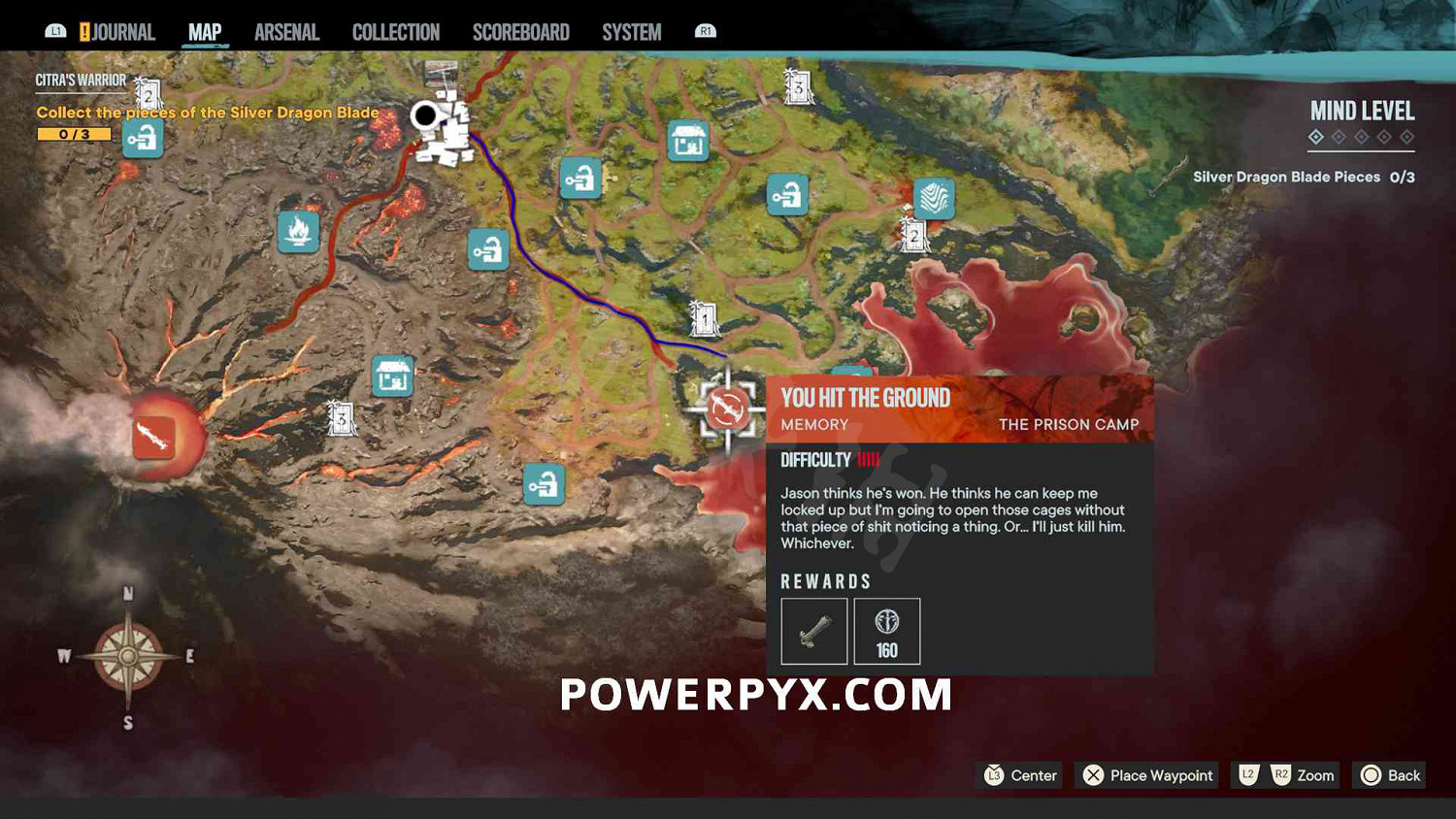Image resolution: width=1456 pixels, height=819 pixels.
Task: Select the Silver Dragon Blade sword icon on volcano
Action: pos(155,439)
